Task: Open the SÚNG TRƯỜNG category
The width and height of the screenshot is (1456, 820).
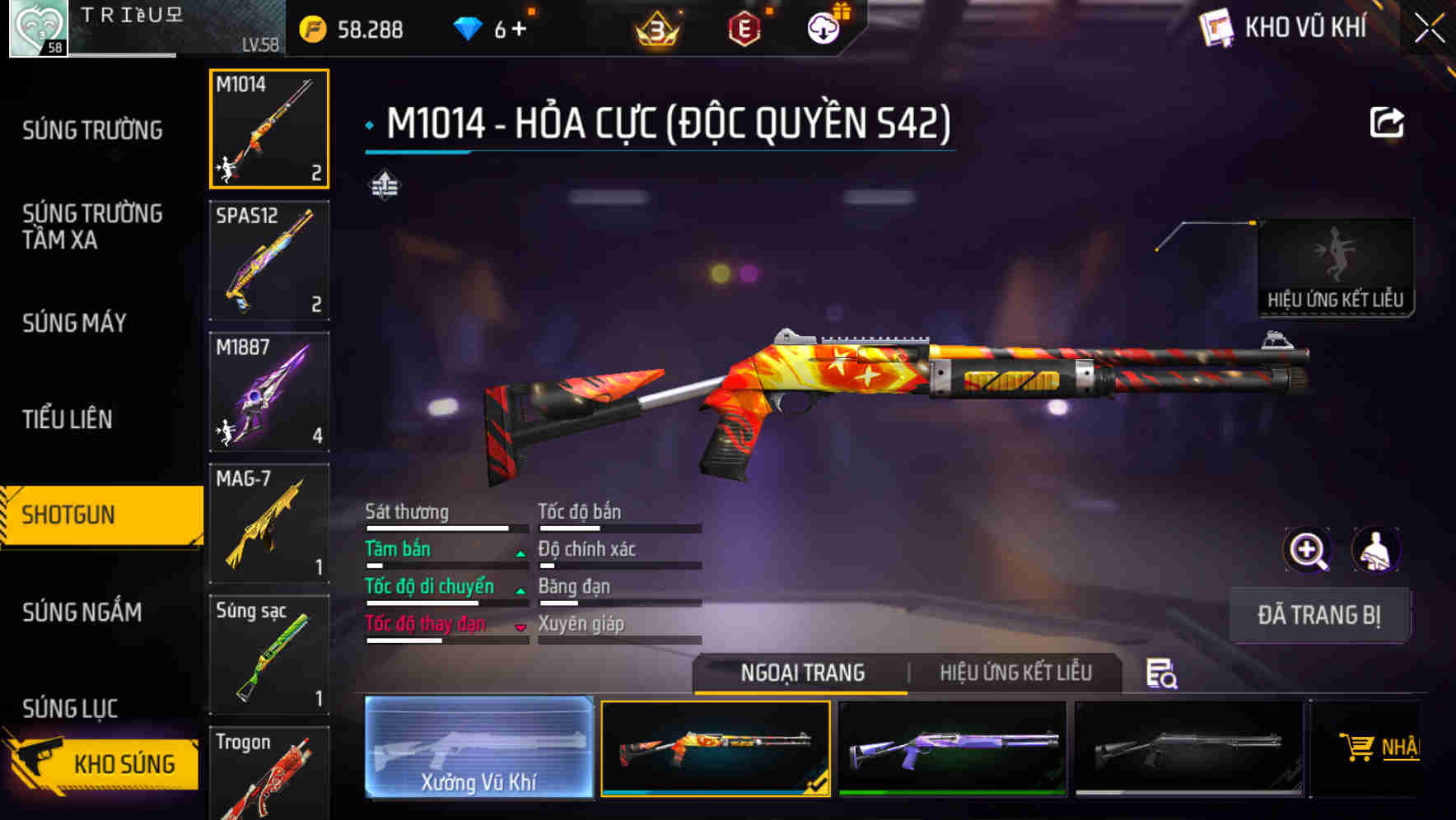Action: tap(91, 129)
